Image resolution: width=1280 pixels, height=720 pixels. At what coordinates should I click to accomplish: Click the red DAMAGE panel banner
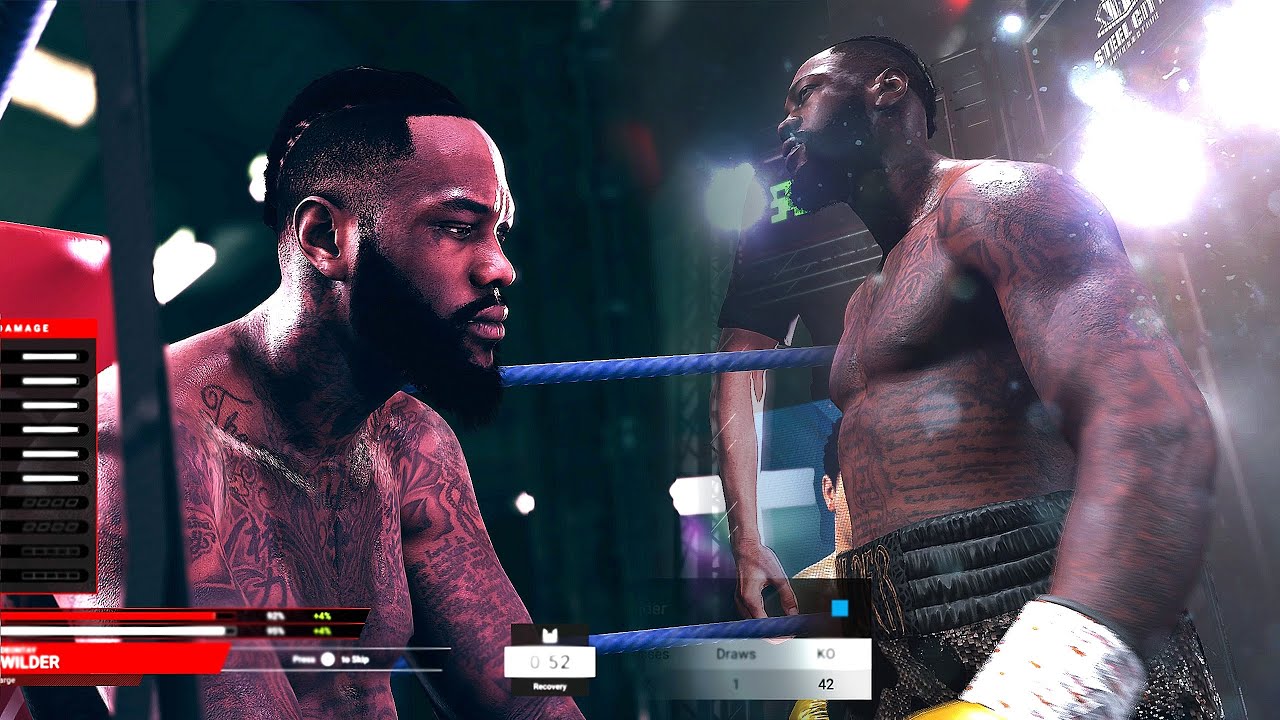pyautogui.click(x=28, y=327)
